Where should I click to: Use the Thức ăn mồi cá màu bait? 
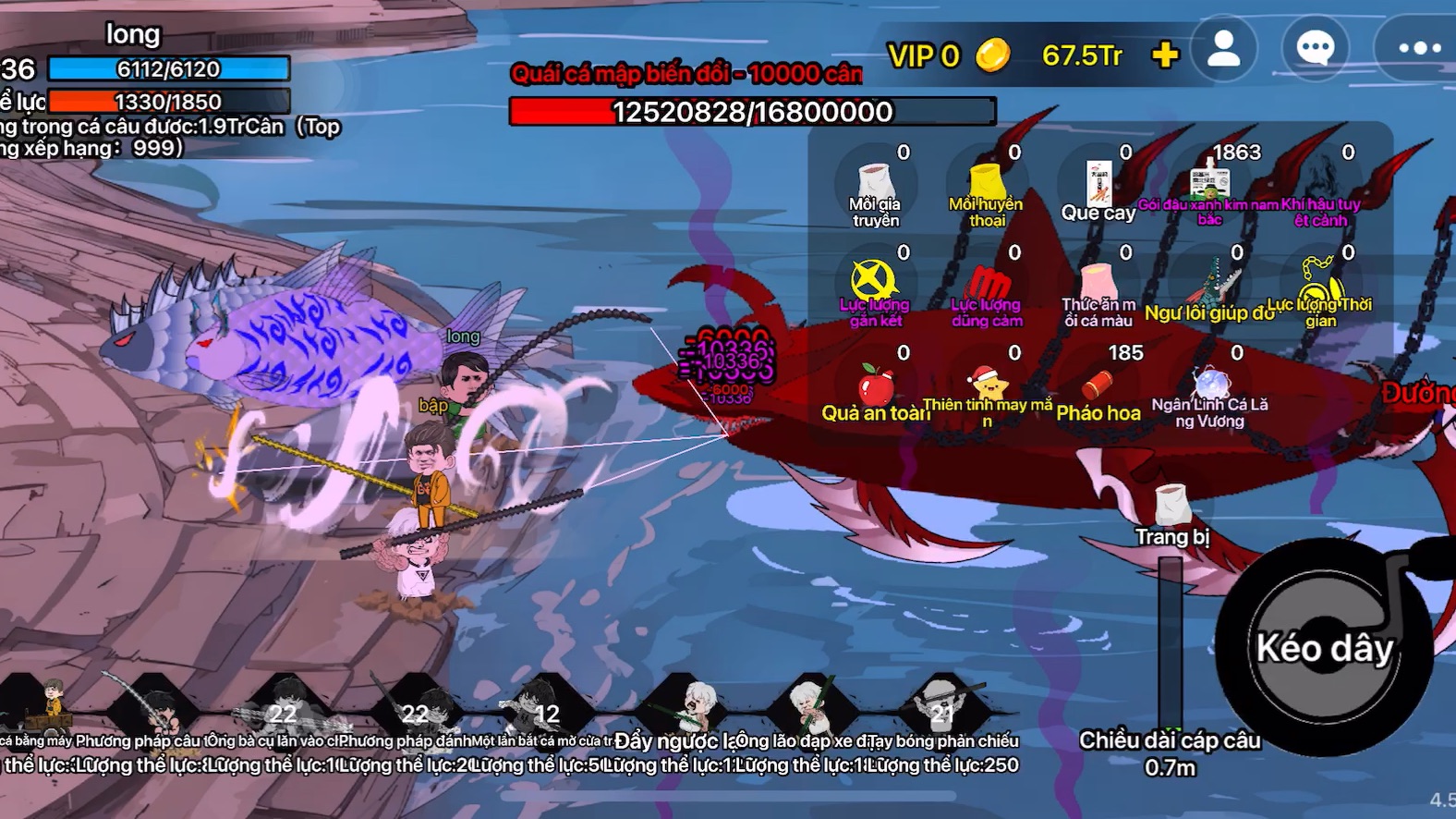[x=1098, y=284]
